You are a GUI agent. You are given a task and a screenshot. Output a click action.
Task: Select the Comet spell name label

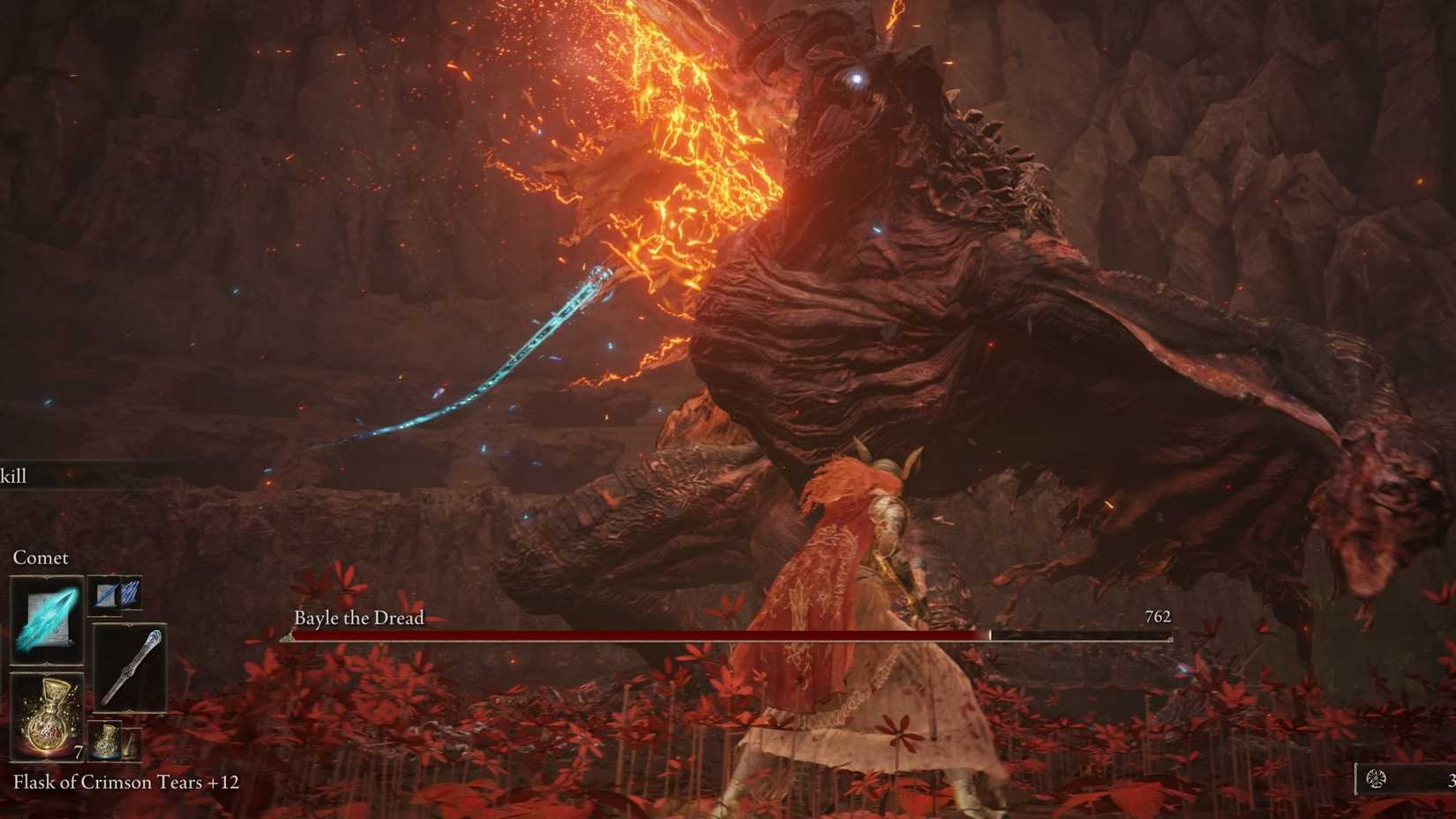[x=40, y=557]
